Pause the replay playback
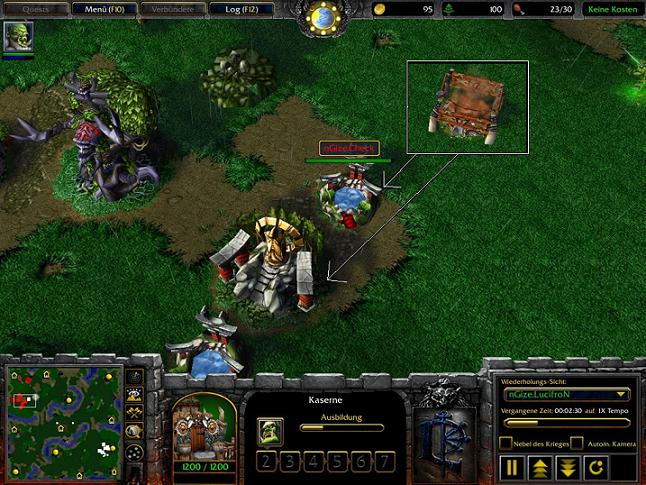Viewport: 646px width, 485px height. coord(510,467)
